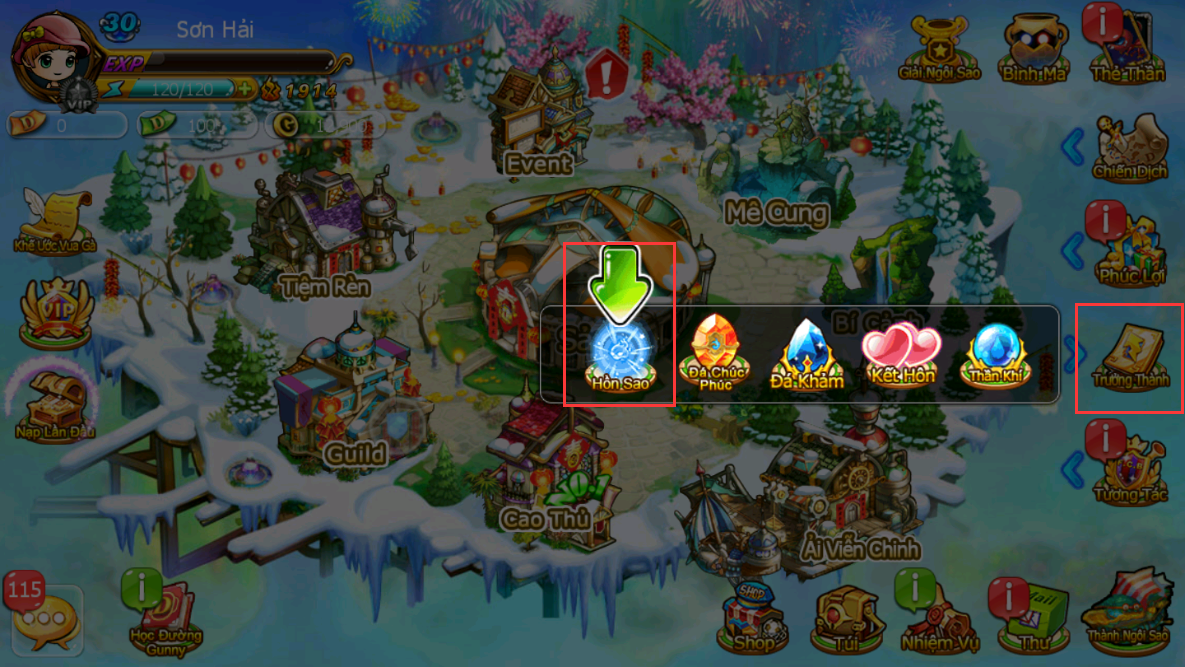
Task: Enter Thành Ngôi Sao
Action: tap(1128, 612)
